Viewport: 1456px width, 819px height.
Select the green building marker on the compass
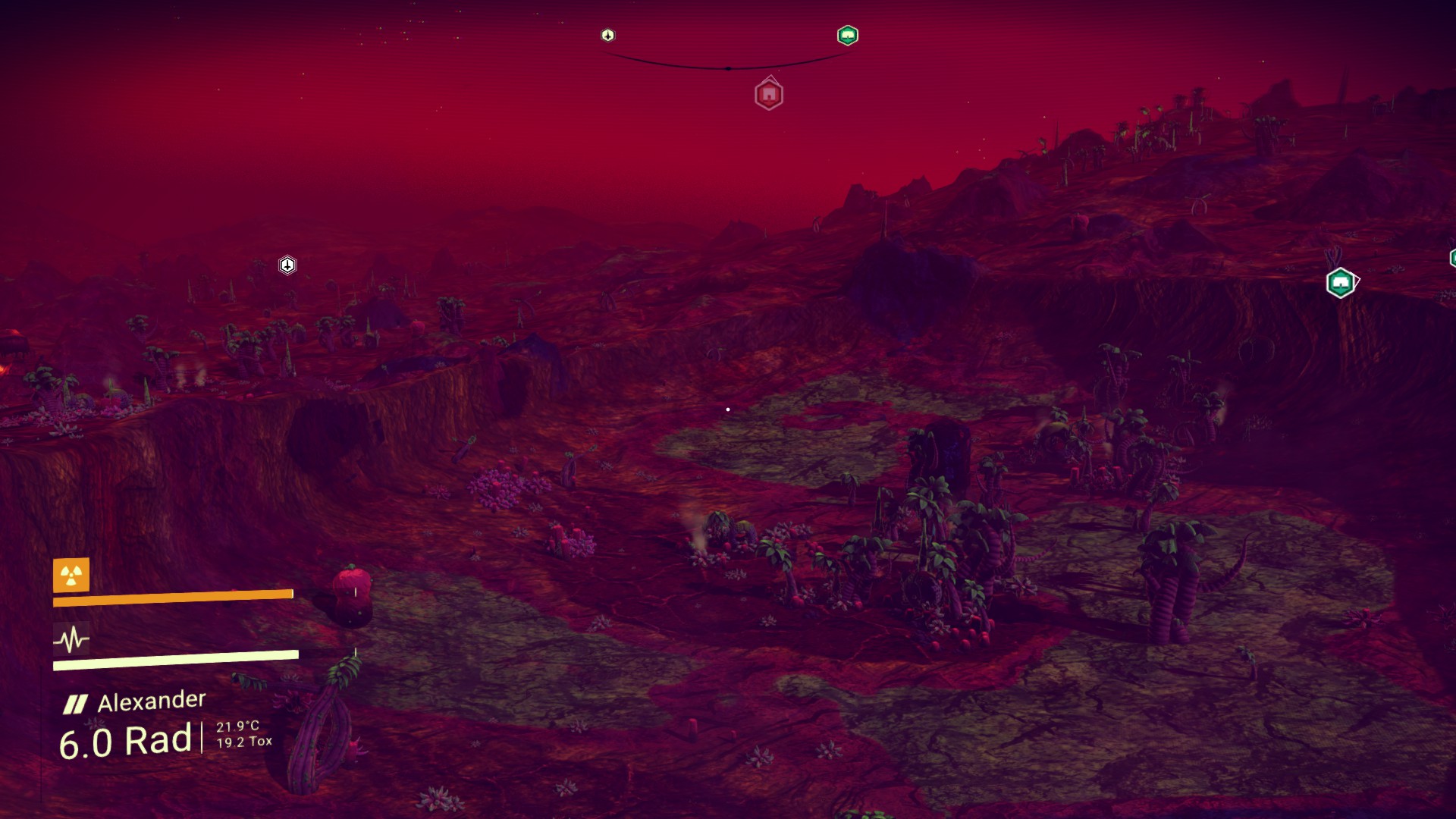pos(847,35)
